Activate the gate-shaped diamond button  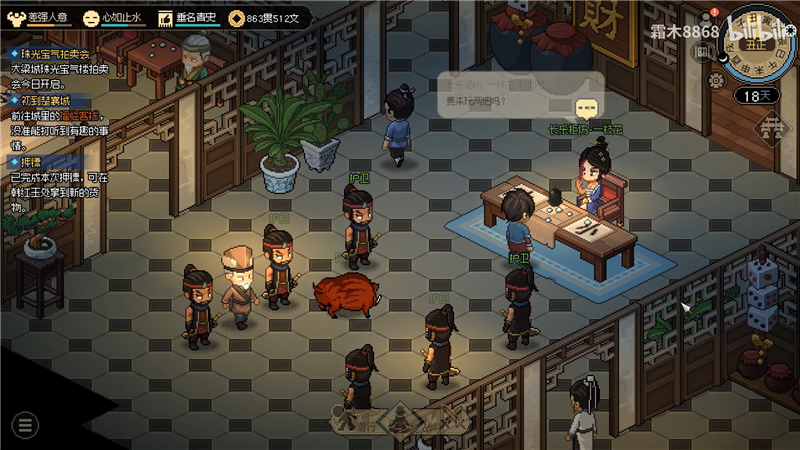pyautogui.click(x=769, y=125)
